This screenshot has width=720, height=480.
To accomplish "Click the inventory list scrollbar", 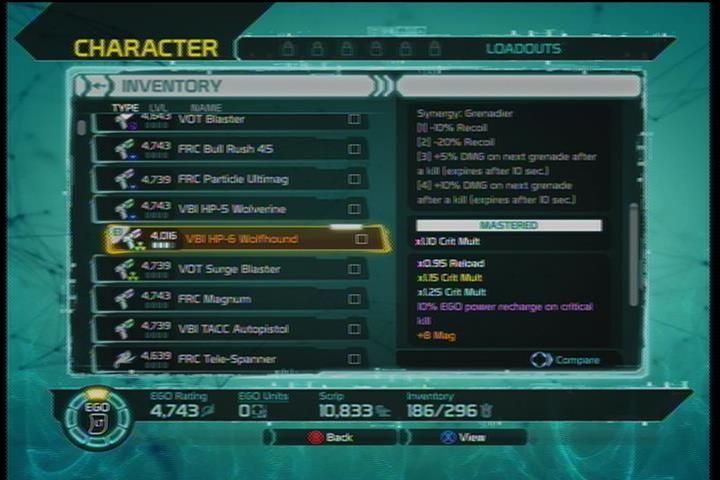I will (83, 127).
